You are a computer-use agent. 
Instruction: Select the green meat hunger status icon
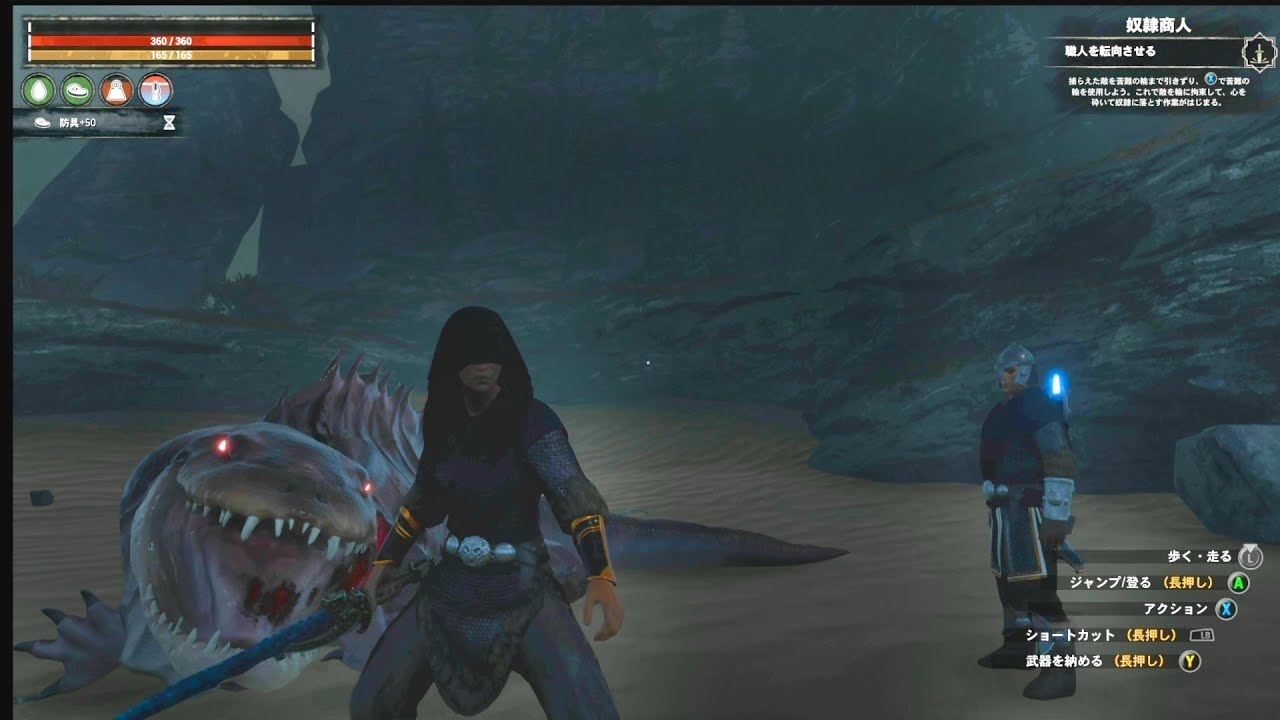click(x=77, y=90)
